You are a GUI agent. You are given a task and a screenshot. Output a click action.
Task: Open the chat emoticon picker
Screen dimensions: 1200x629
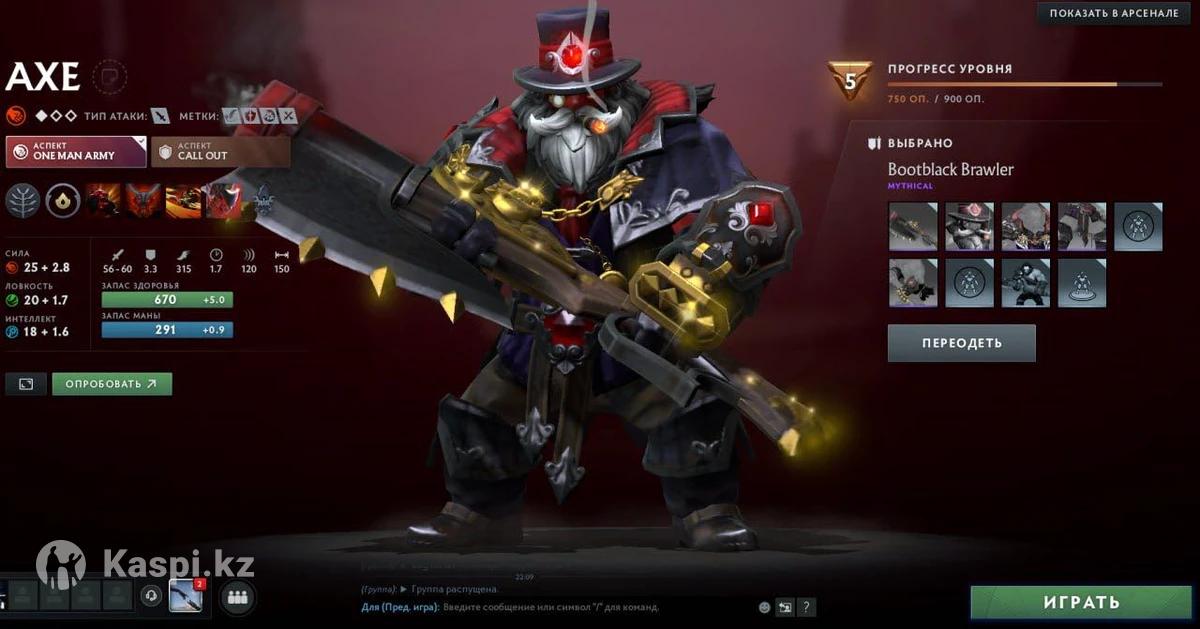pyautogui.click(x=765, y=607)
